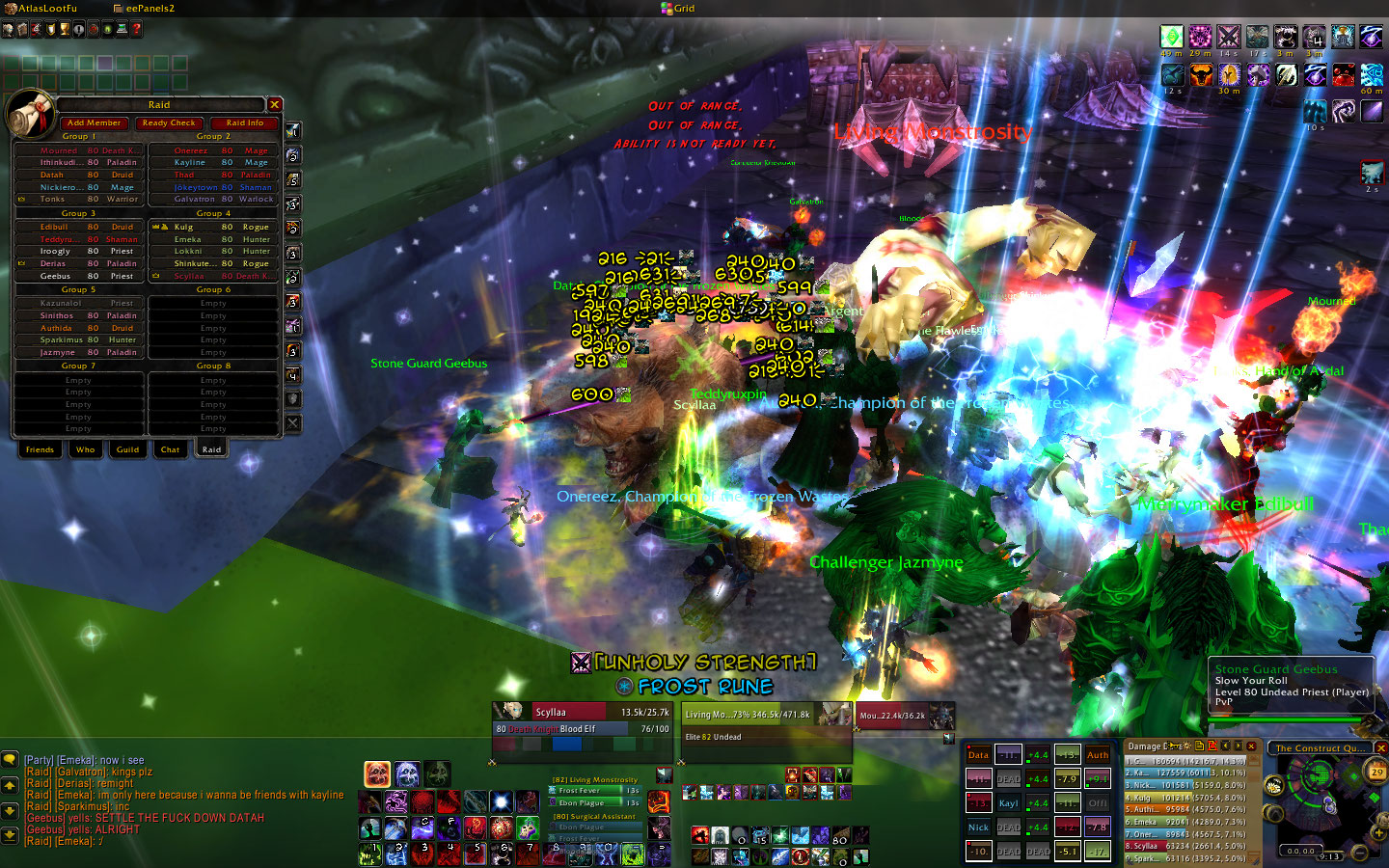1389x868 pixels.
Task: Click the Add Member button
Action: (94, 123)
